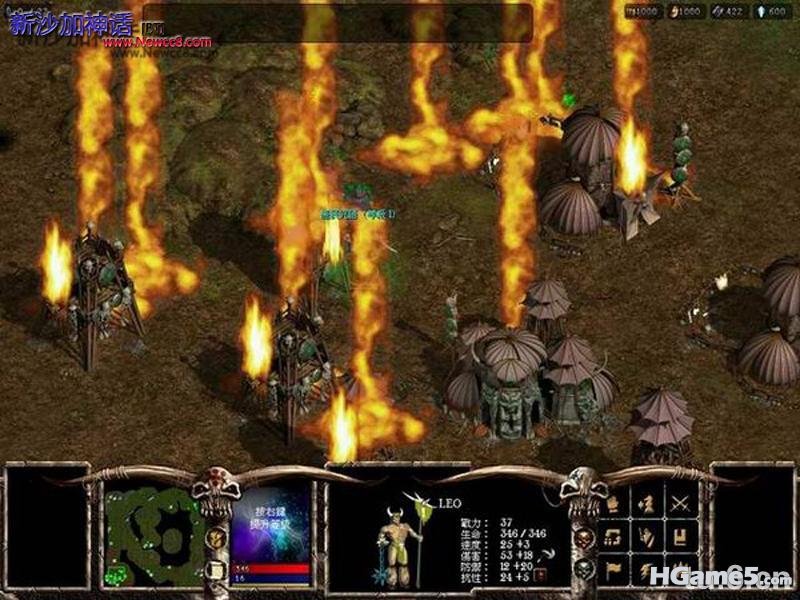Click the round golden emblem button near minimap

(215, 538)
